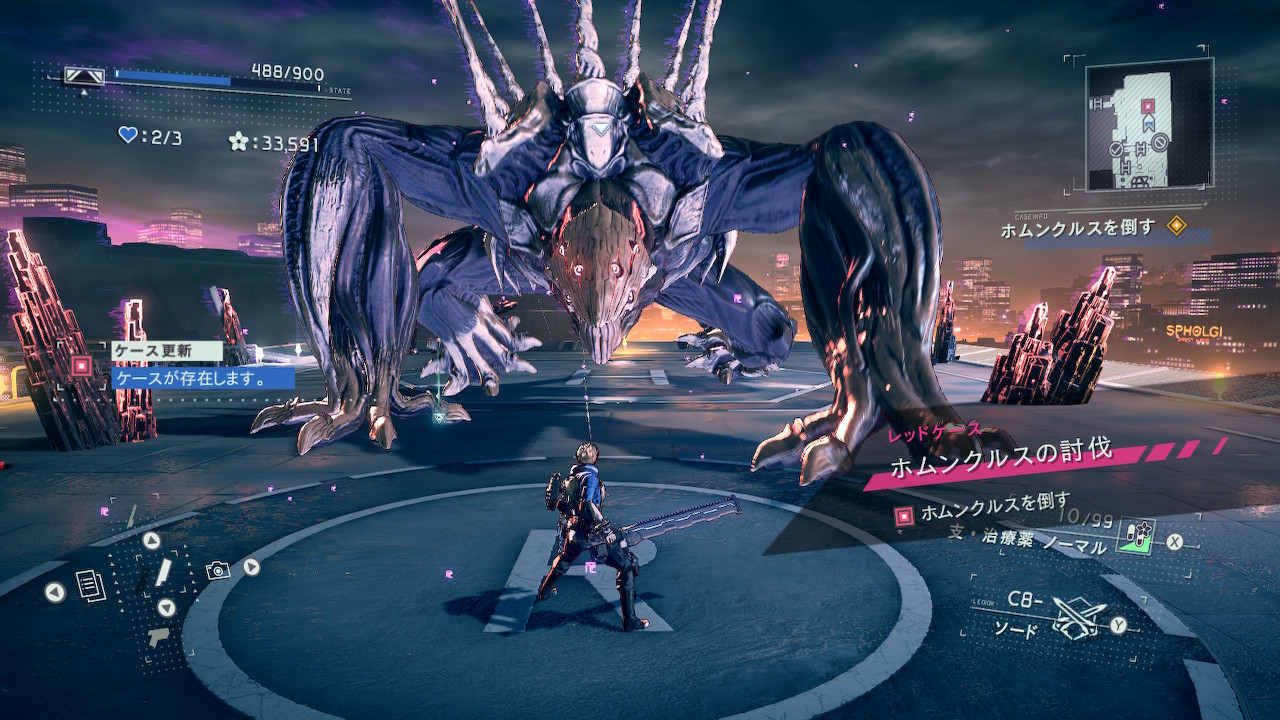Click the red target marker on minimap
The height and width of the screenshot is (720, 1280).
point(1148,105)
